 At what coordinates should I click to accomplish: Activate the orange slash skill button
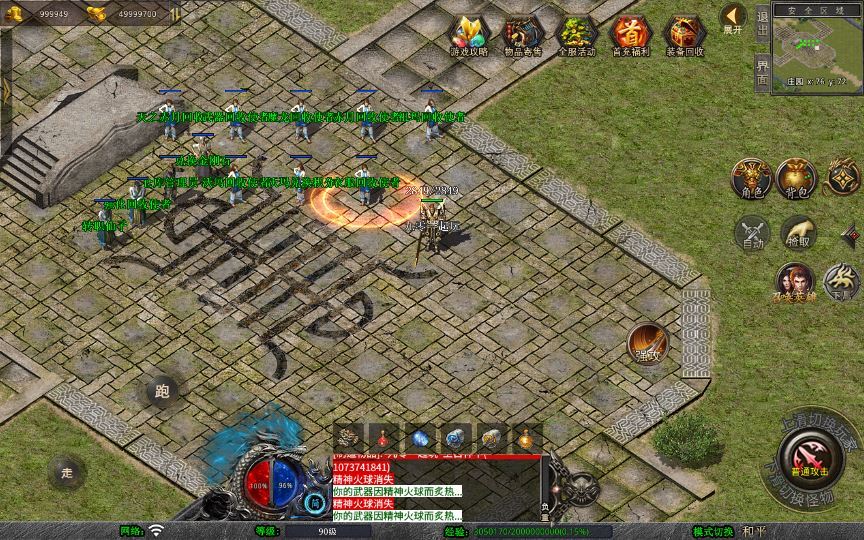(x=648, y=343)
